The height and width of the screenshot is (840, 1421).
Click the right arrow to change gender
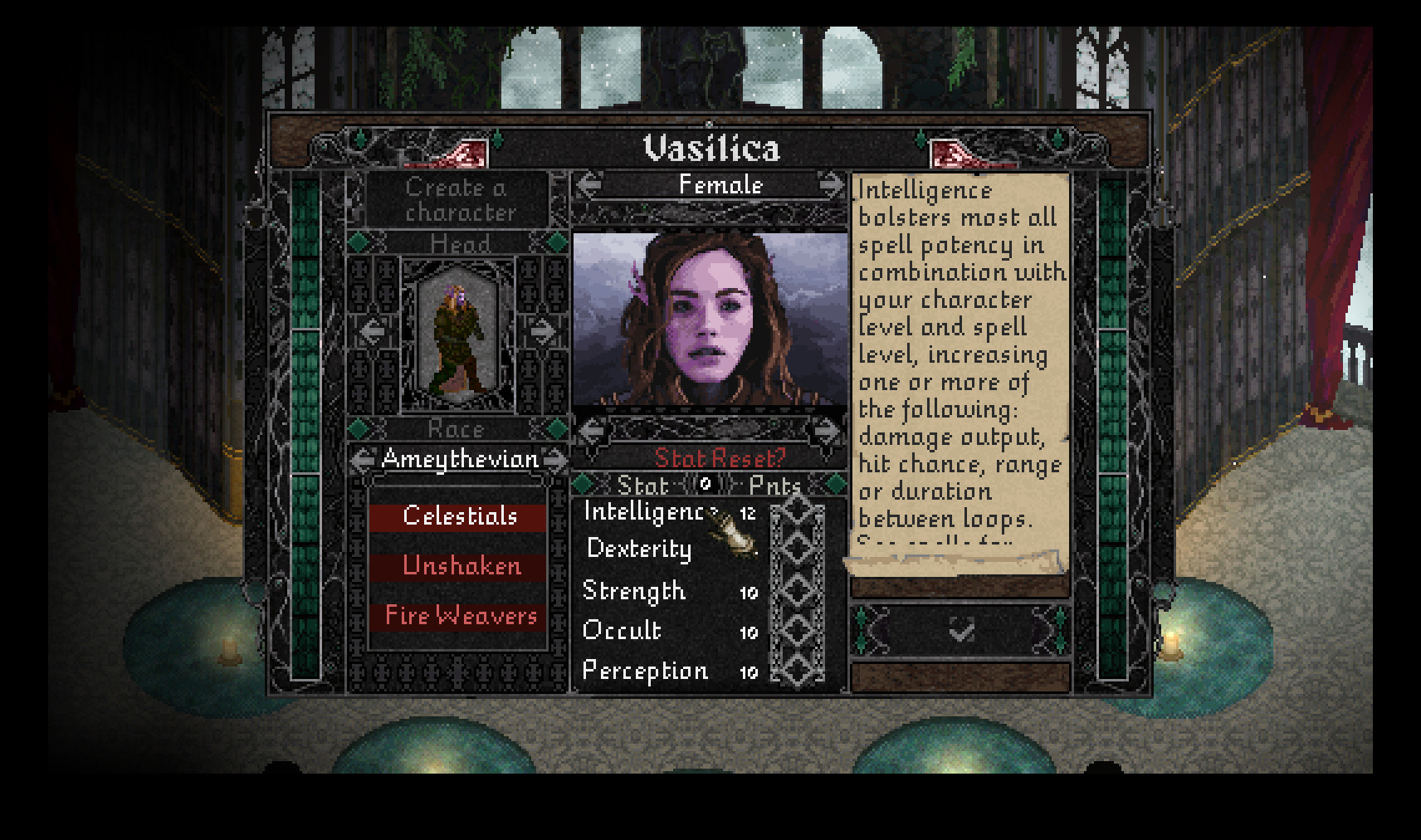(828, 184)
